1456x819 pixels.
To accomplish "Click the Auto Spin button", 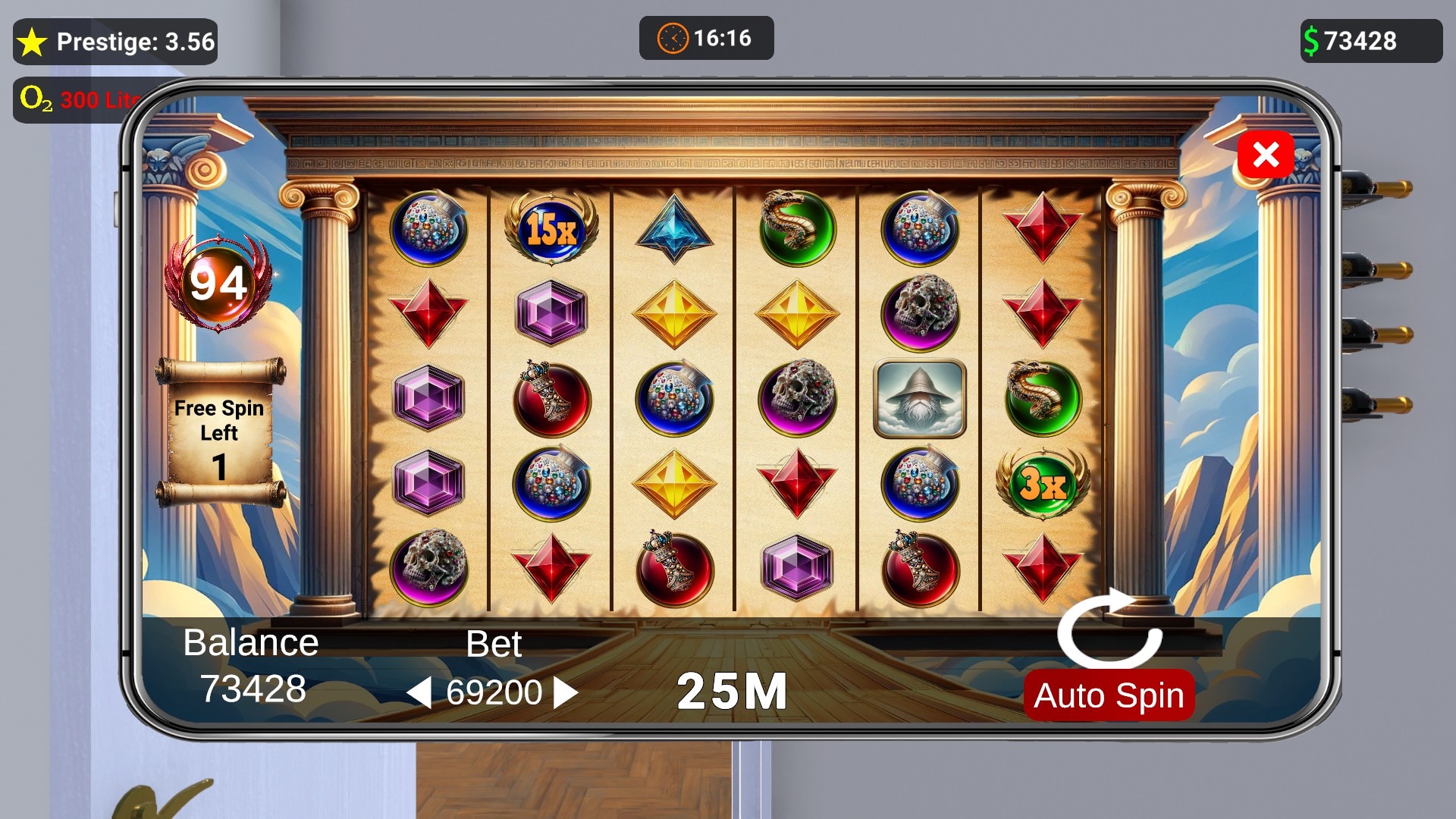I will pos(1108,695).
